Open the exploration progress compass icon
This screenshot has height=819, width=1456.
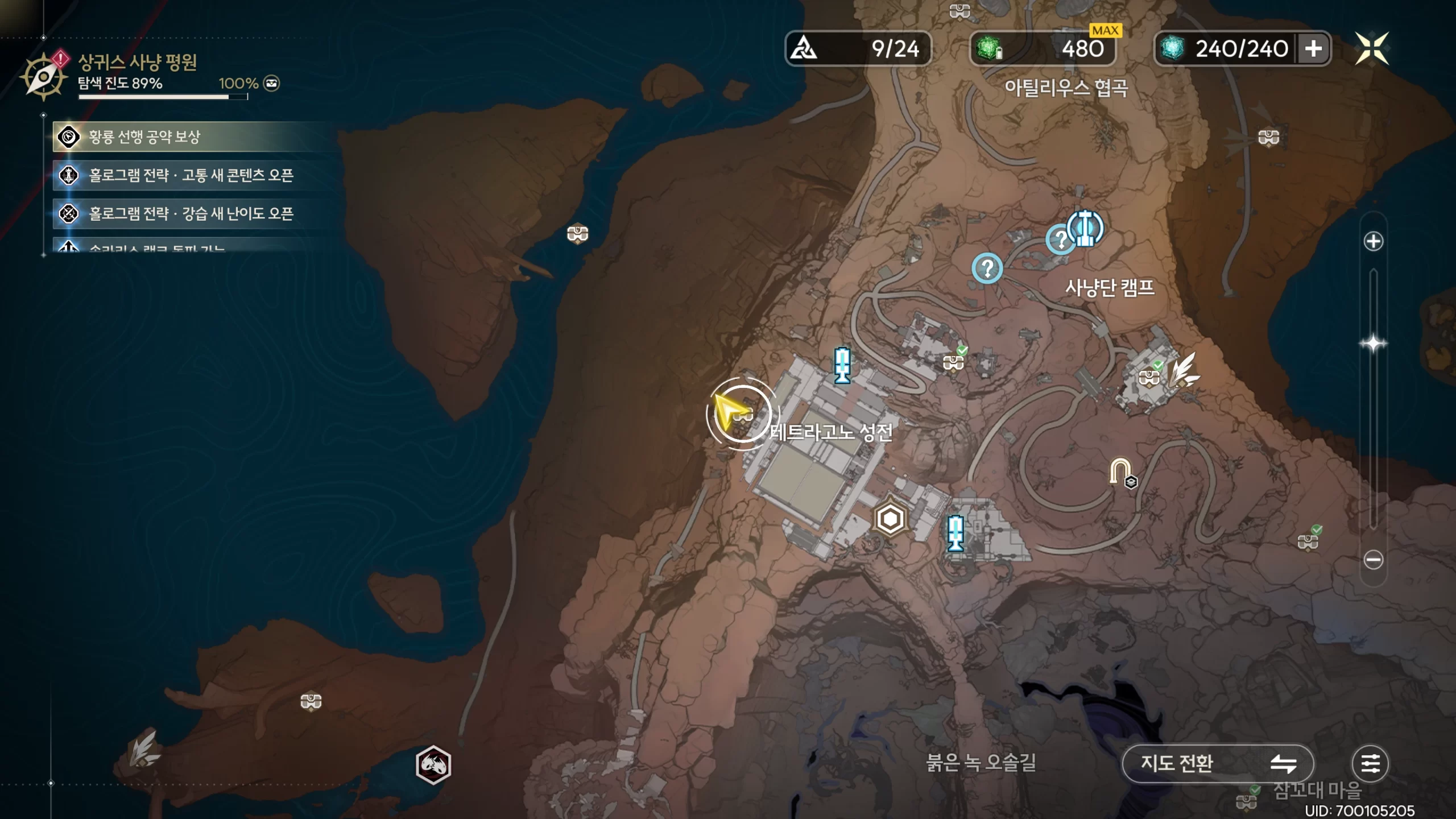click(x=43, y=77)
